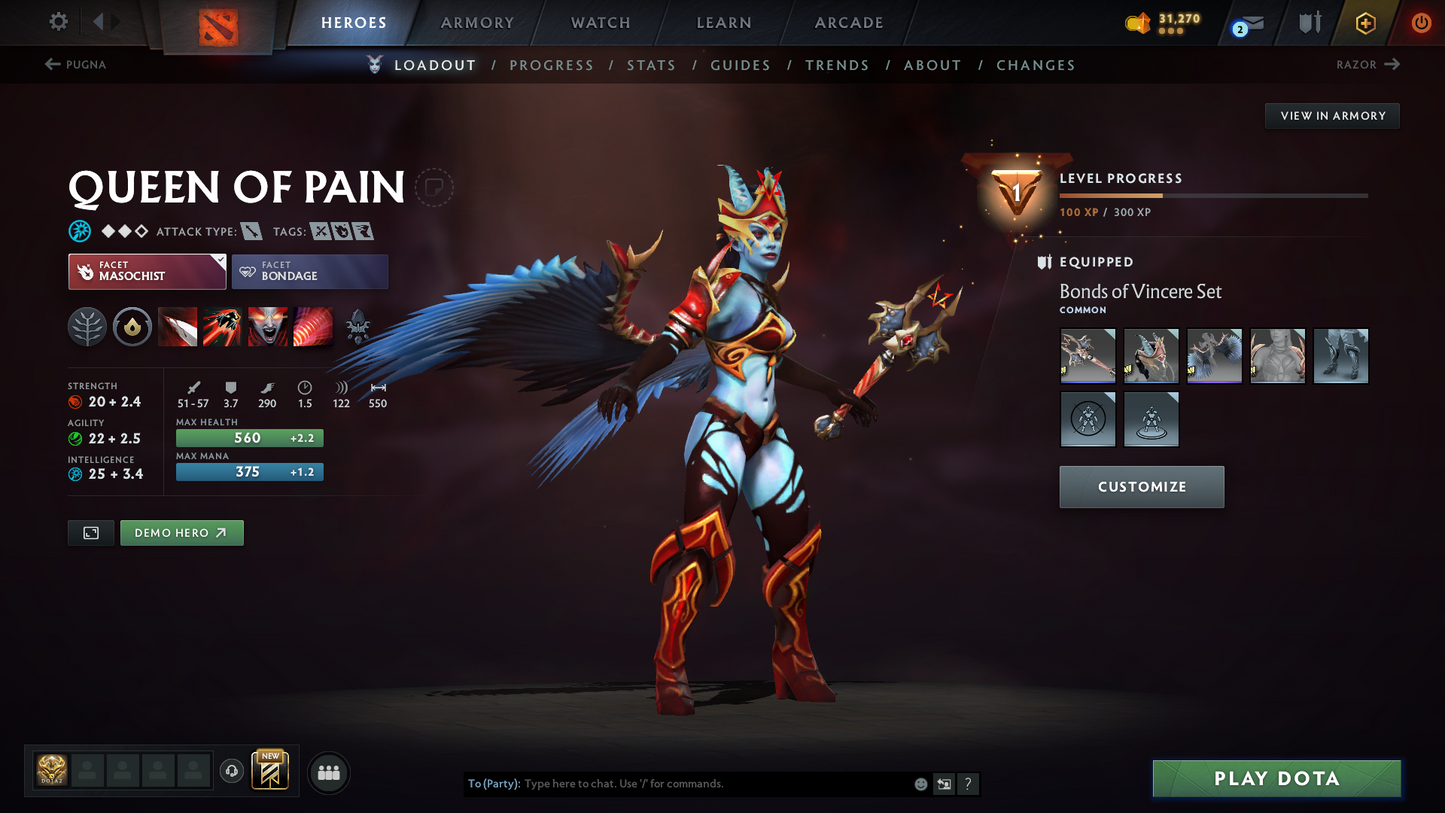1445x813 pixels.
Task: Switch to the Bondage facet
Action: (310, 271)
